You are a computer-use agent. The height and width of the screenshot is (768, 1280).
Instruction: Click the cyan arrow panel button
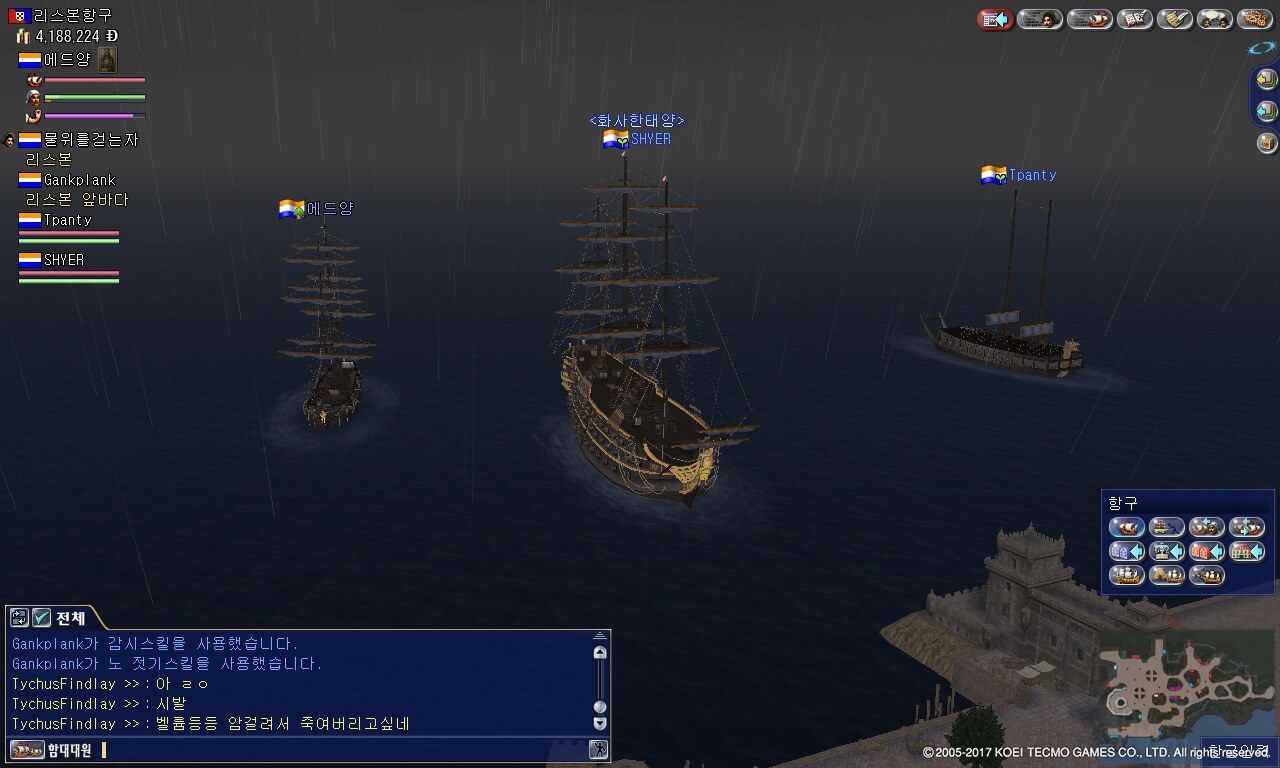tap(1267, 111)
